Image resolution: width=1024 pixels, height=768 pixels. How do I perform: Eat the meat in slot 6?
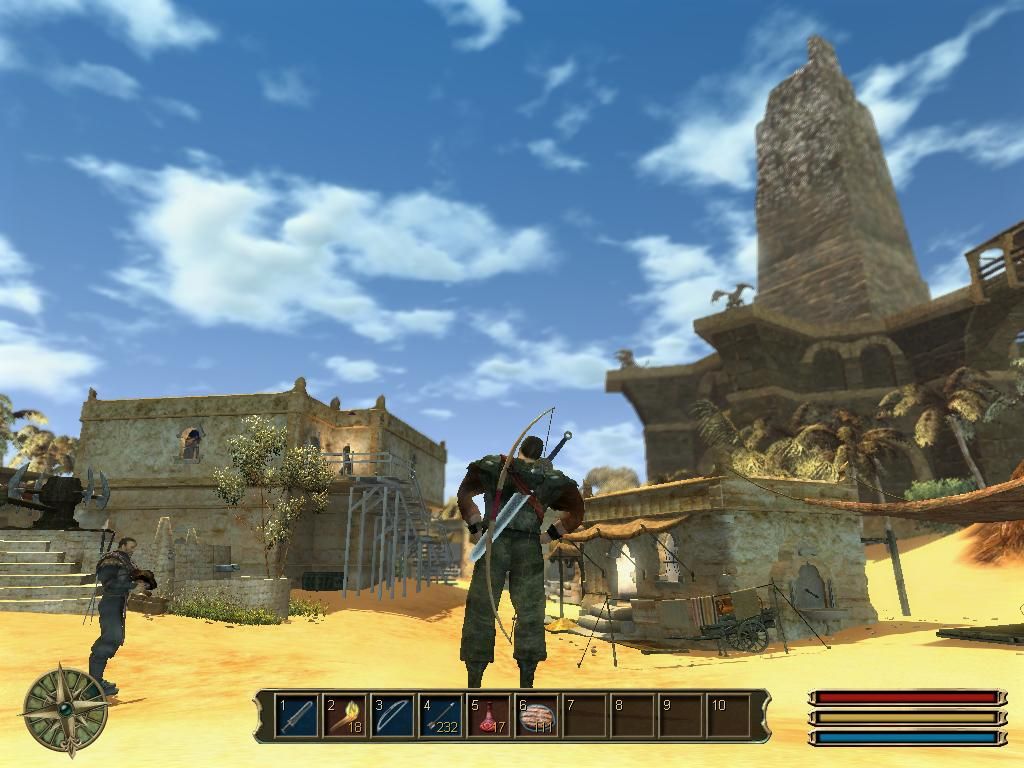coord(537,716)
